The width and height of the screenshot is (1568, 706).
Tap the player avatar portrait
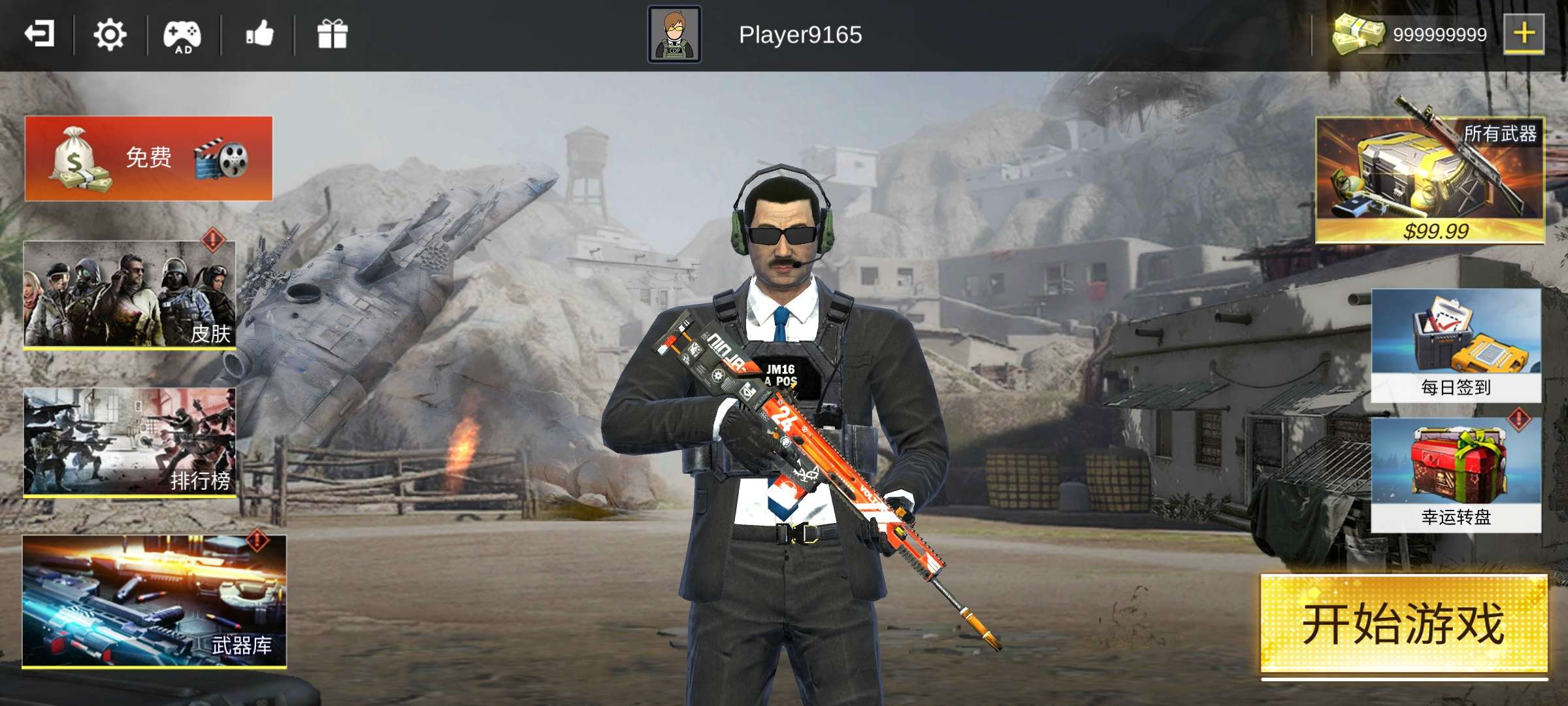[676, 35]
